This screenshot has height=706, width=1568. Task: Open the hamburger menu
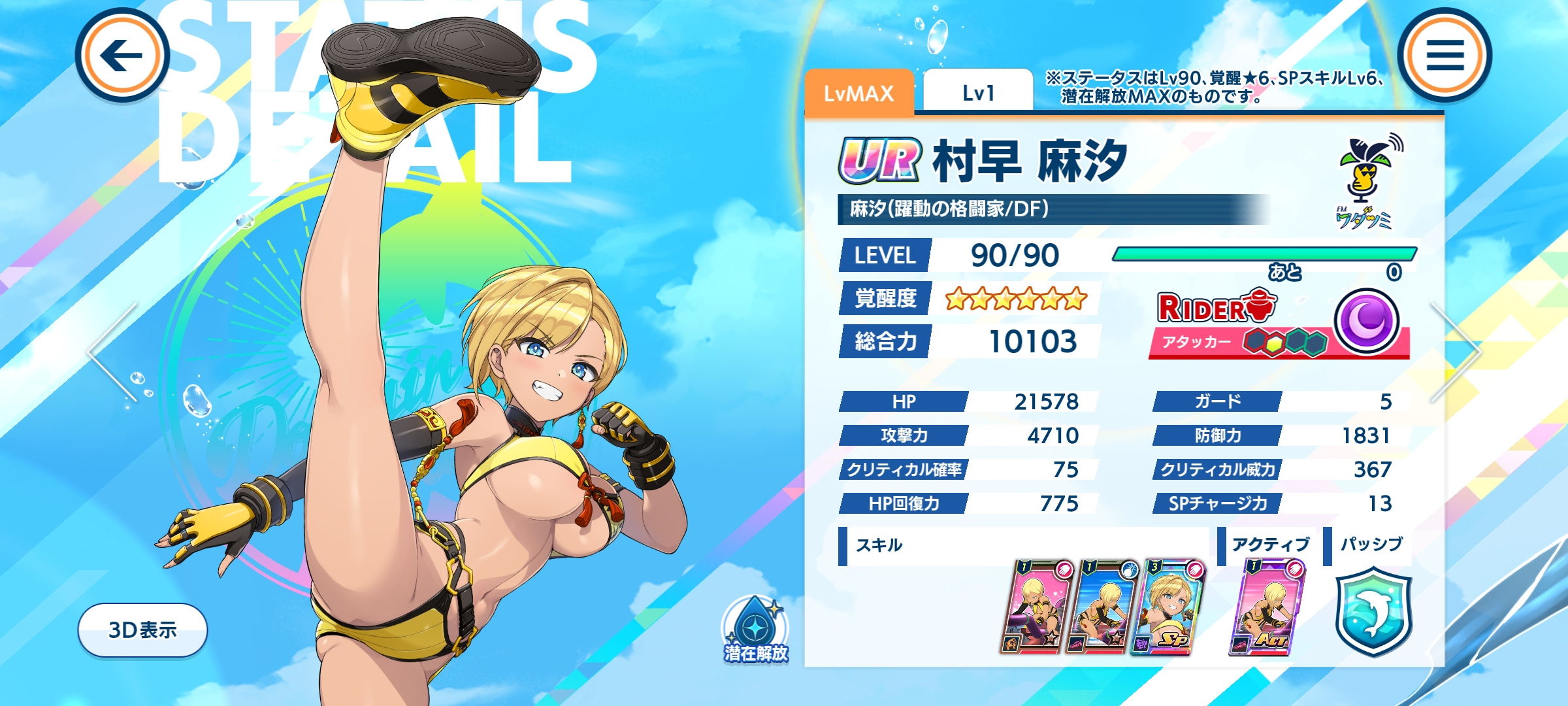(1445, 56)
